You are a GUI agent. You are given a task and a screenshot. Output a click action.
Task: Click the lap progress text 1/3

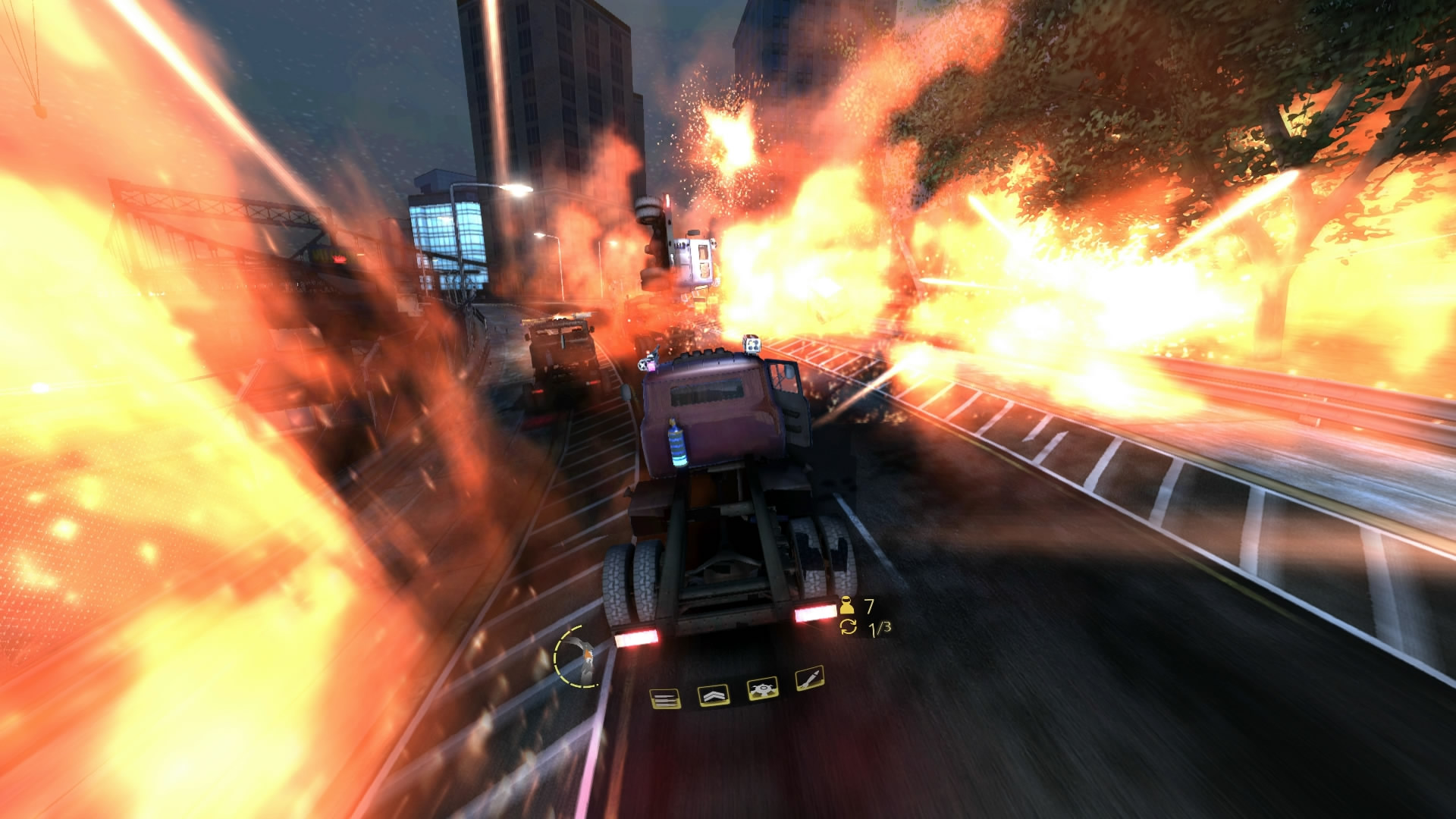pyautogui.click(x=878, y=628)
